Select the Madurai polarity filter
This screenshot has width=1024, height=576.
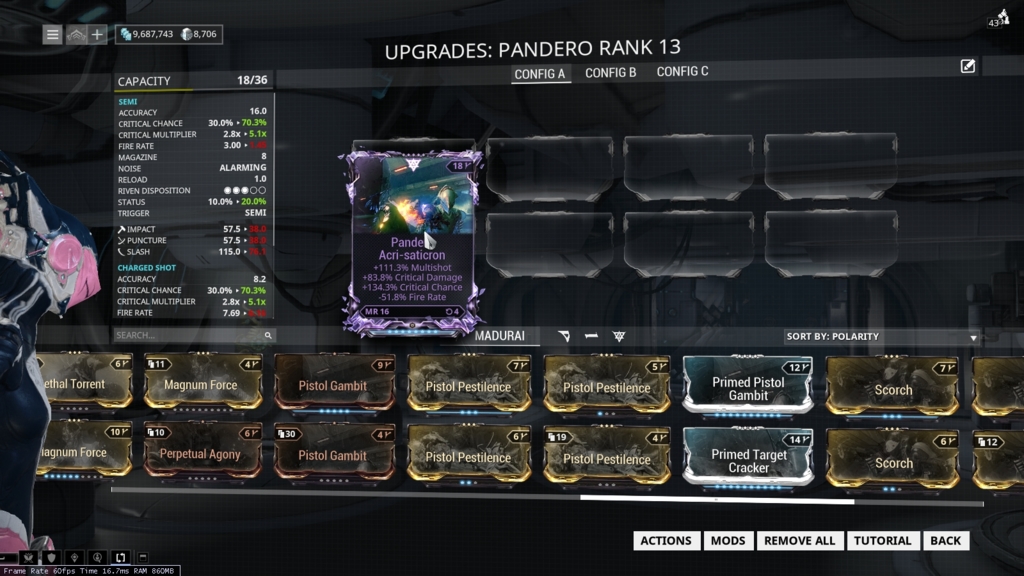click(500, 336)
